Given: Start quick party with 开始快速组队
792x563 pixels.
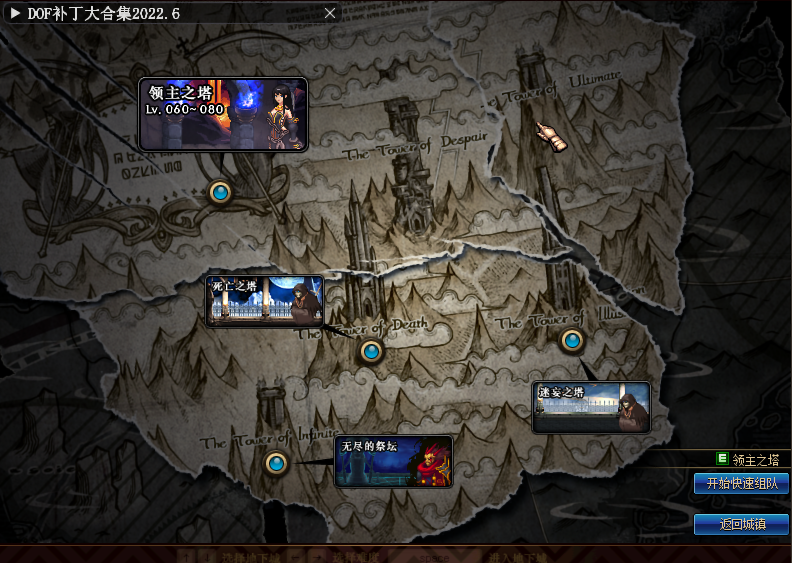Looking at the screenshot, I should pyautogui.click(x=741, y=483).
